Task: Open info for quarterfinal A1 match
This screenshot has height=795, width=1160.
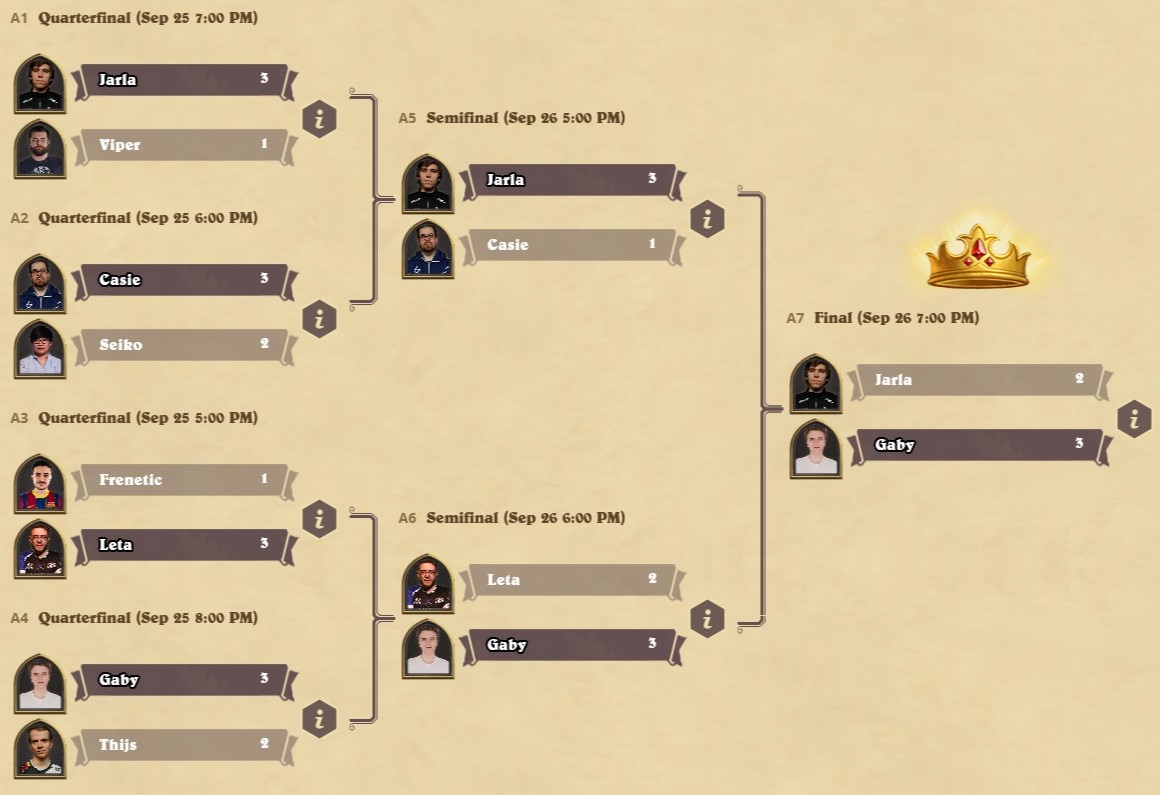Action: point(319,119)
